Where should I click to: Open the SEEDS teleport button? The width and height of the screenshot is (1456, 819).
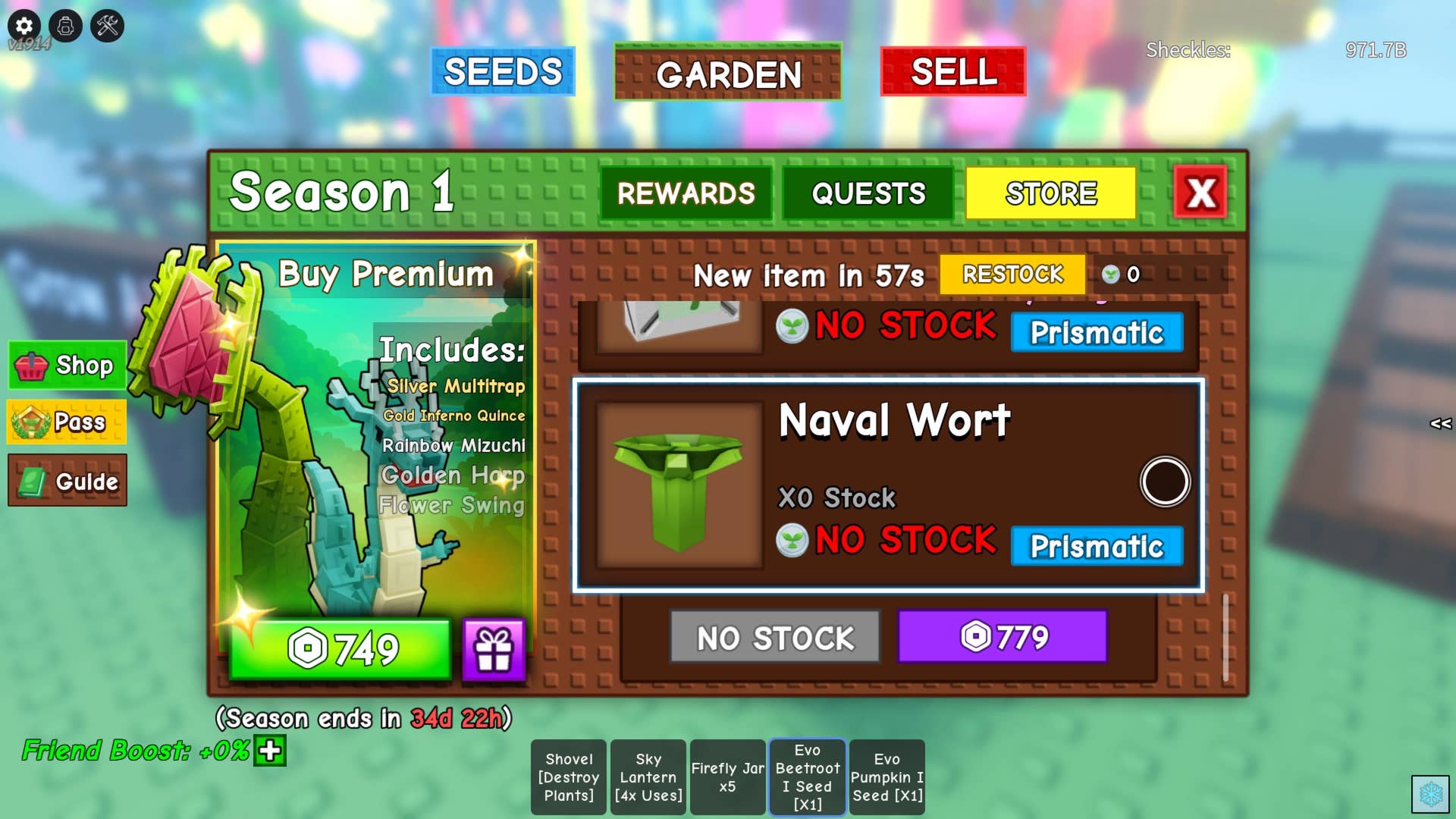[x=502, y=72]
